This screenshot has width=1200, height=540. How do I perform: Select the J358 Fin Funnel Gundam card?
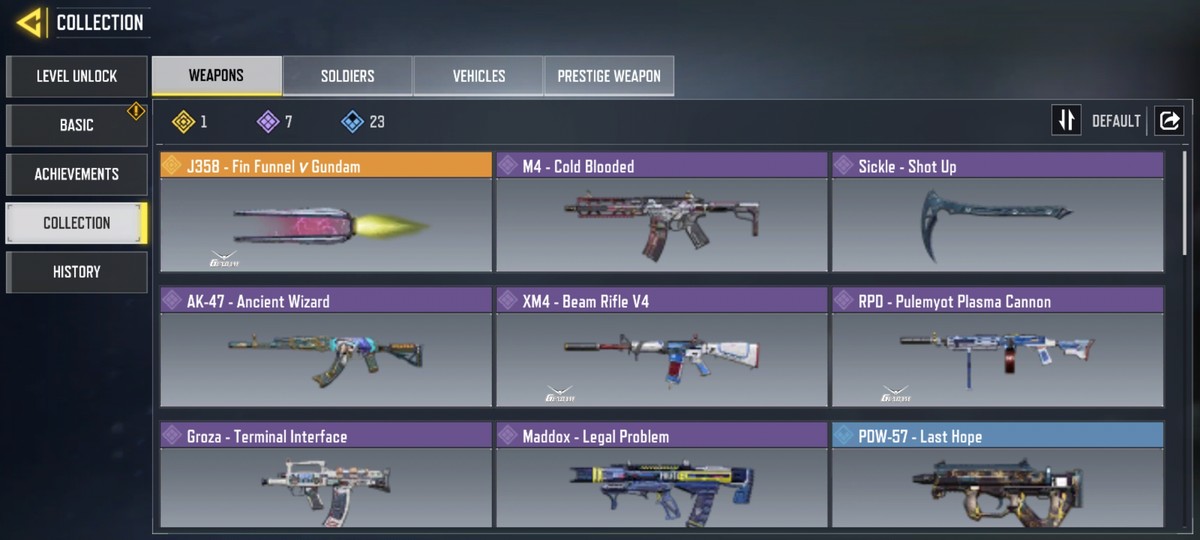point(326,212)
